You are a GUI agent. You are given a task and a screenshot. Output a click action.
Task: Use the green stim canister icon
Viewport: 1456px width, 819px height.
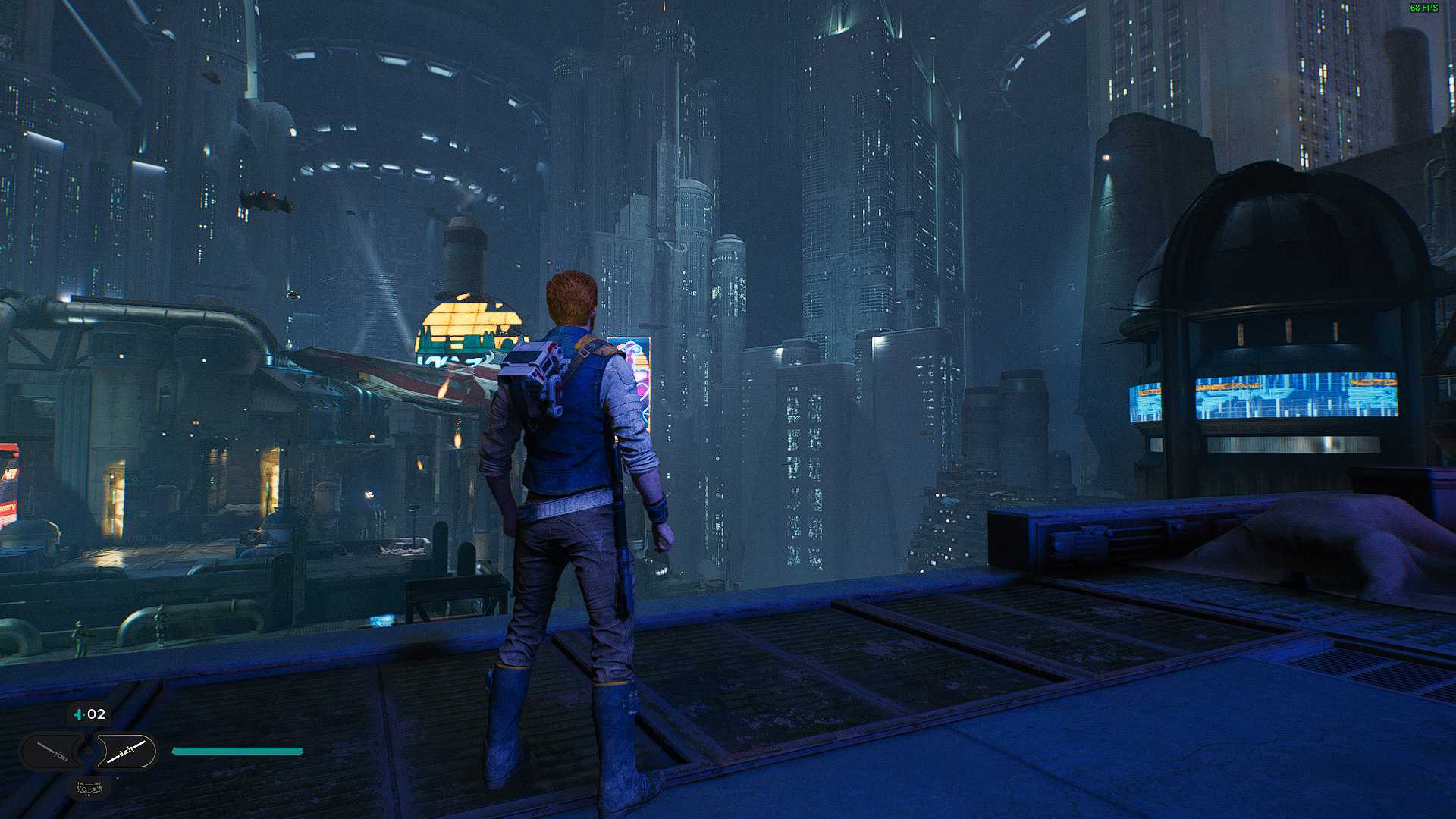[79, 714]
